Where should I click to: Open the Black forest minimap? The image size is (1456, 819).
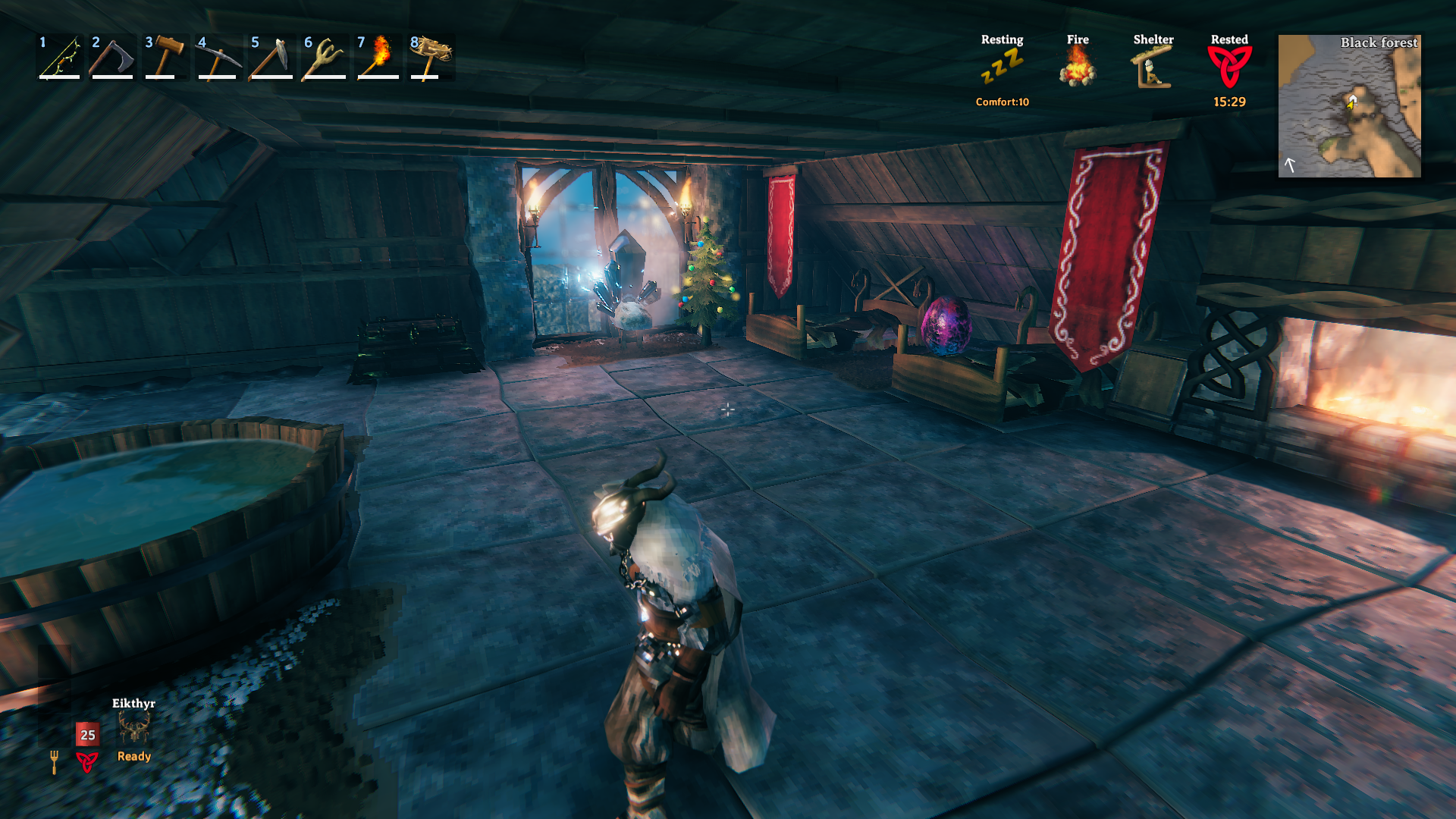(x=1350, y=106)
